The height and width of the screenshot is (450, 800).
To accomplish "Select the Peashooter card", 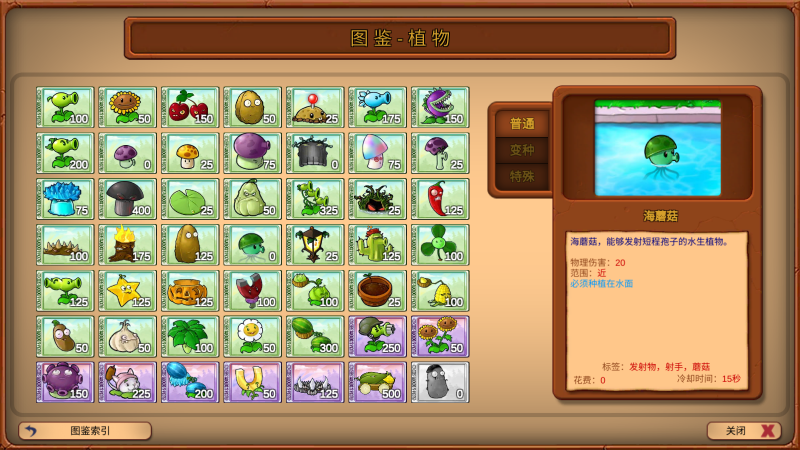I will point(65,106).
